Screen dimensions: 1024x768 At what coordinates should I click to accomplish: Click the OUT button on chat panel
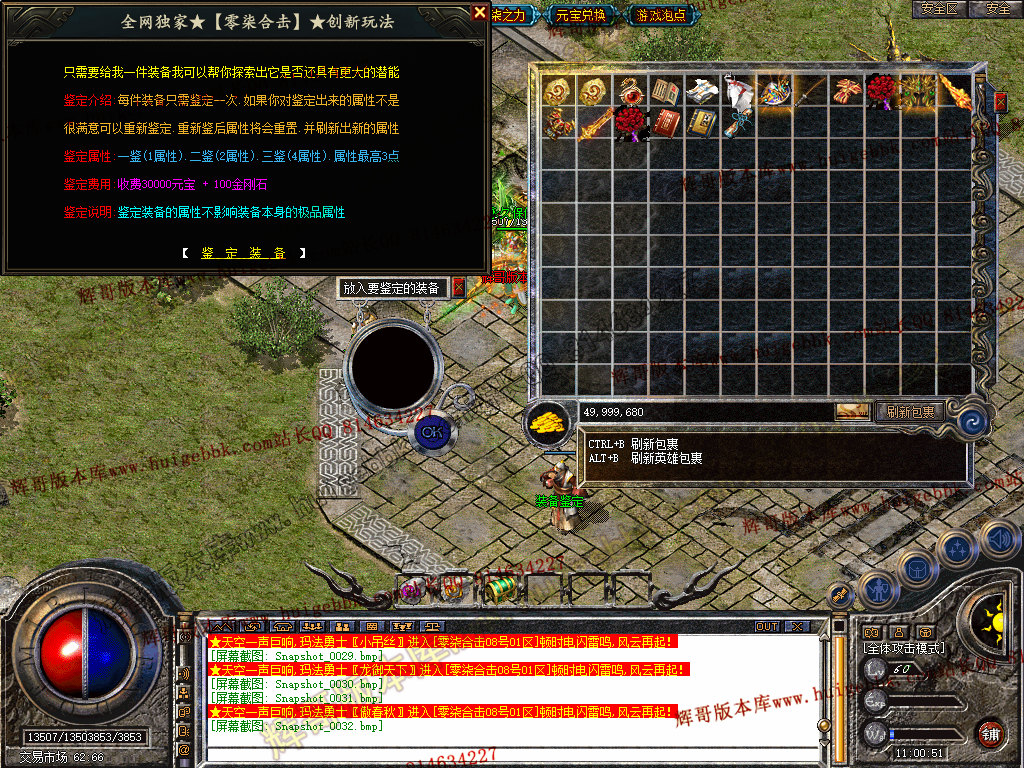click(x=767, y=626)
